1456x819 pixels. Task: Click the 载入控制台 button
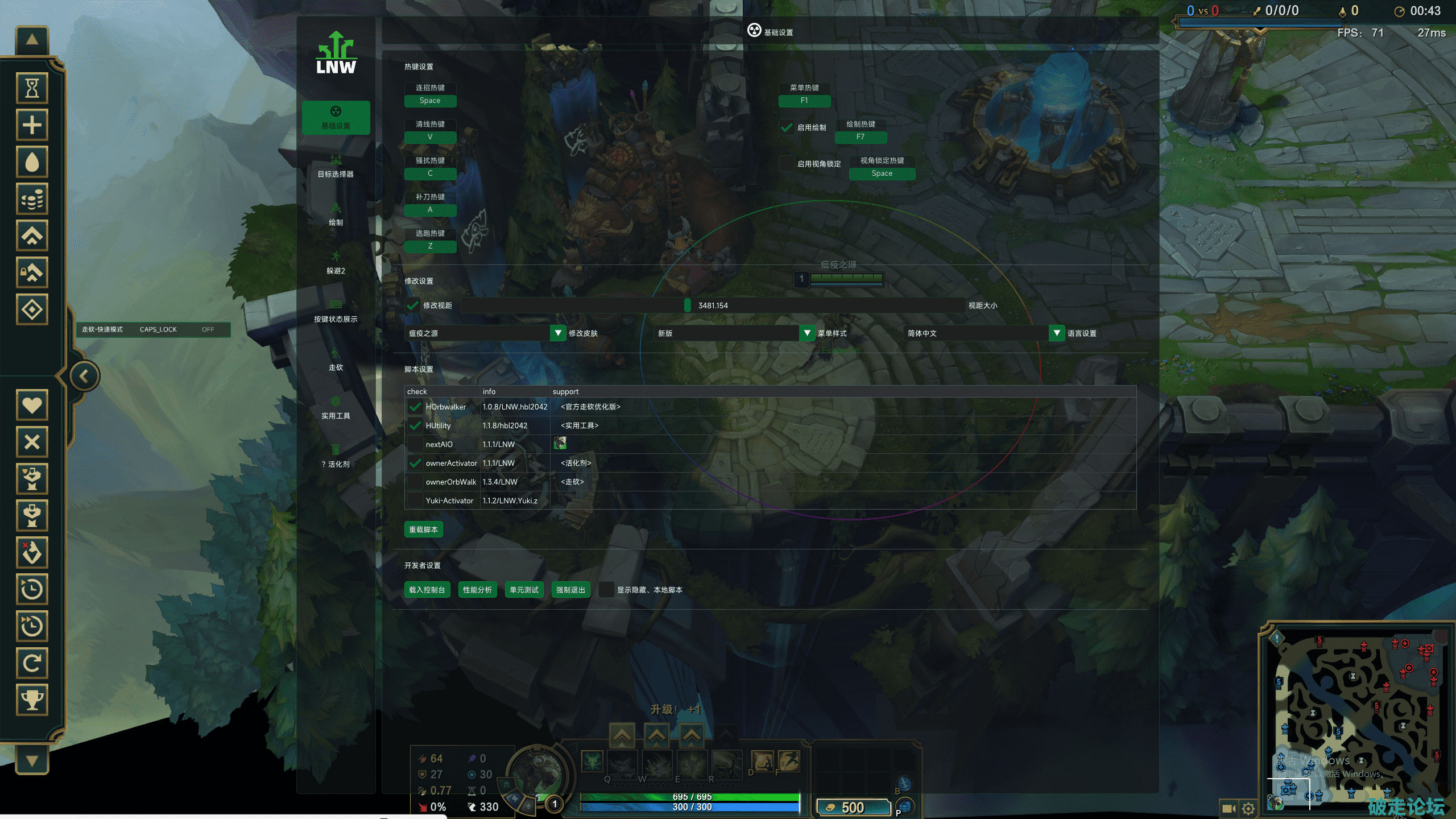pos(427,590)
